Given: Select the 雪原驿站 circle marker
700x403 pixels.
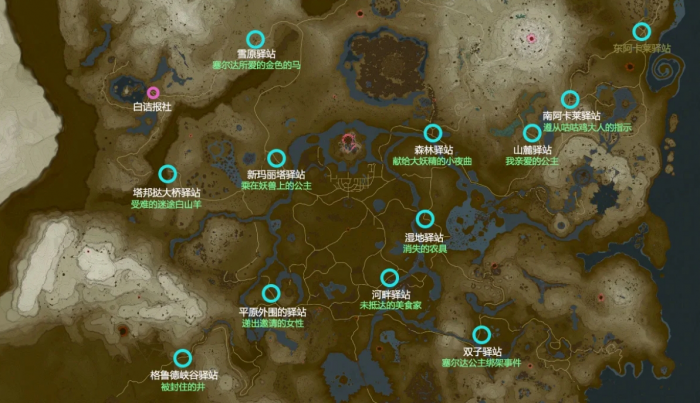Looking at the screenshot, I should 255,39.
